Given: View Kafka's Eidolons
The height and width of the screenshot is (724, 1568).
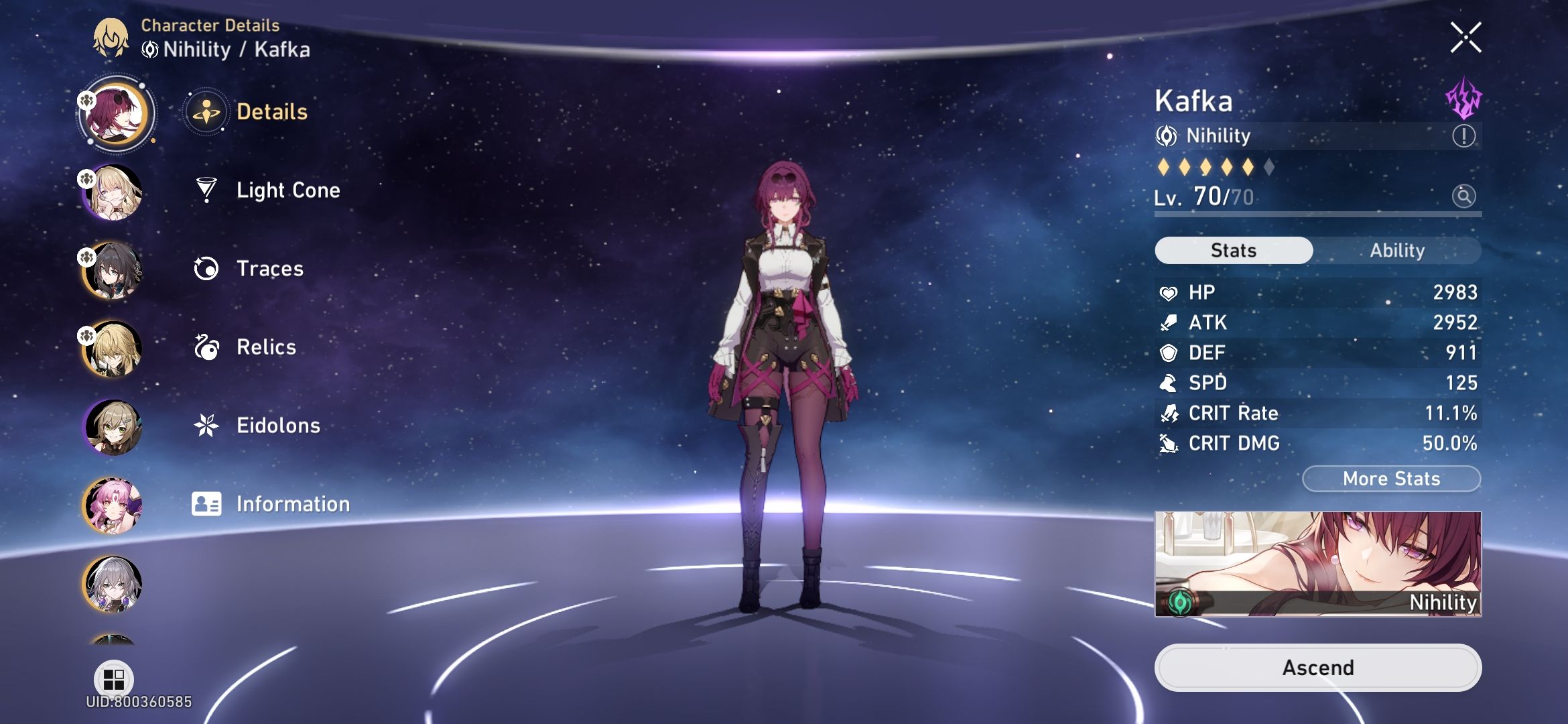Looking at the screenshot, I should tap(208, 425).
